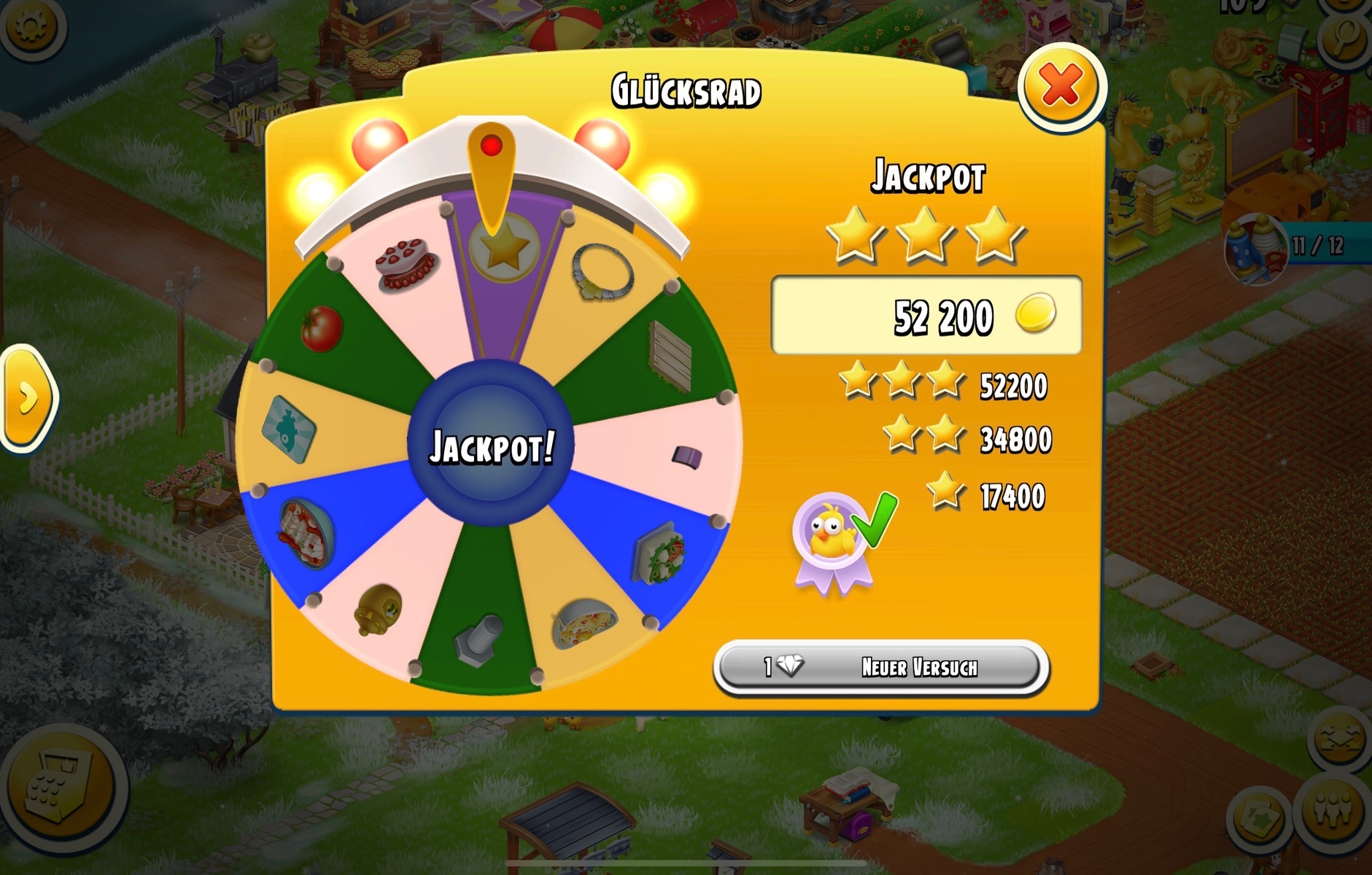The height and width of the screenshot is (875, 1372).
Task: Open the friends icon button
Action: 1334,814
